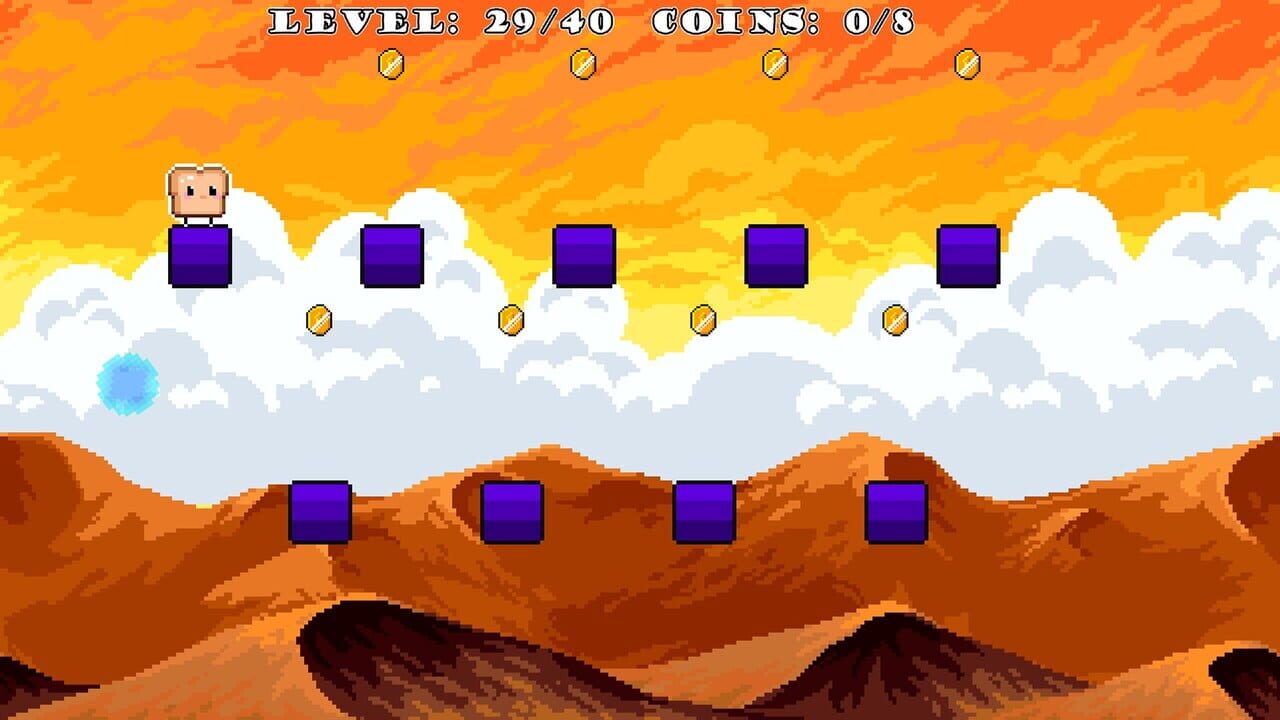Click the leftmost coin in the middle row
Viewport: 1280px width, 720px height.
point(318,320)
